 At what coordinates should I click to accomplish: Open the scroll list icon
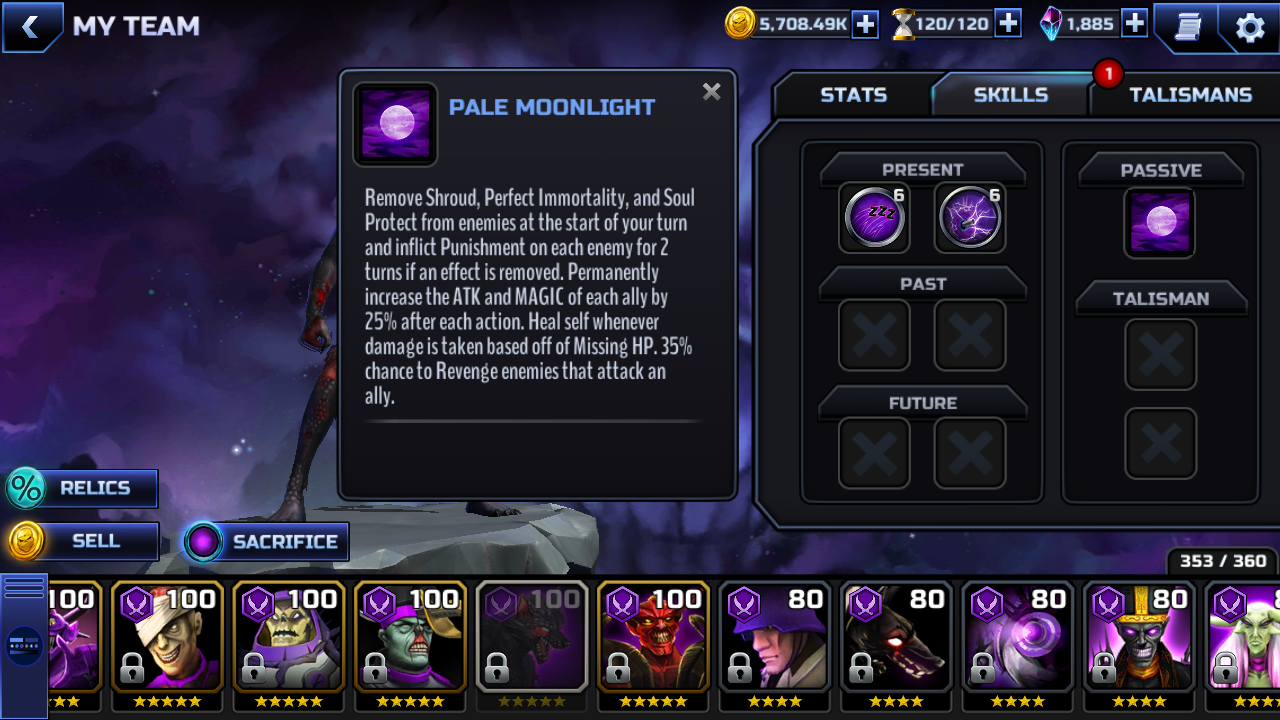click(x=1187, y=27)
